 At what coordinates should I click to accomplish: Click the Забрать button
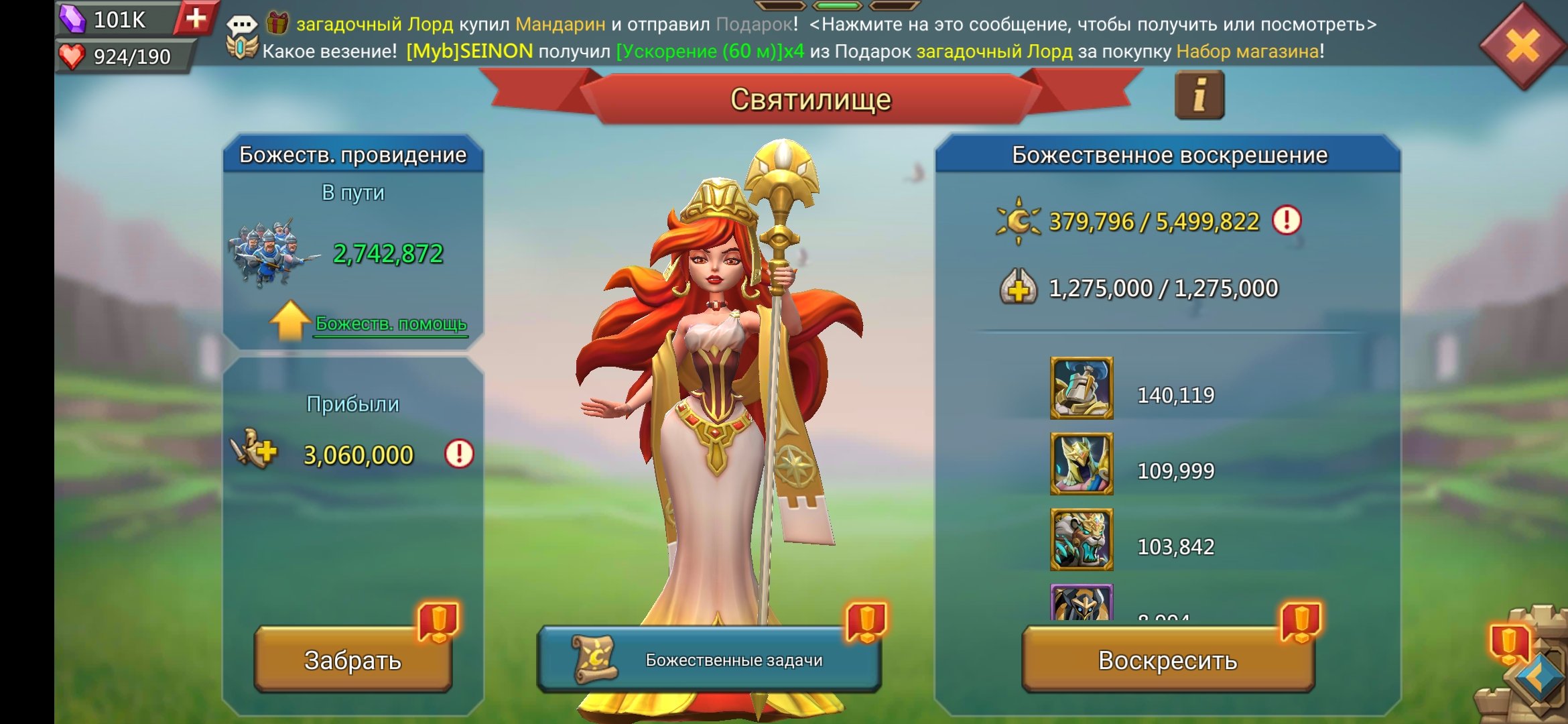(353, 660)
